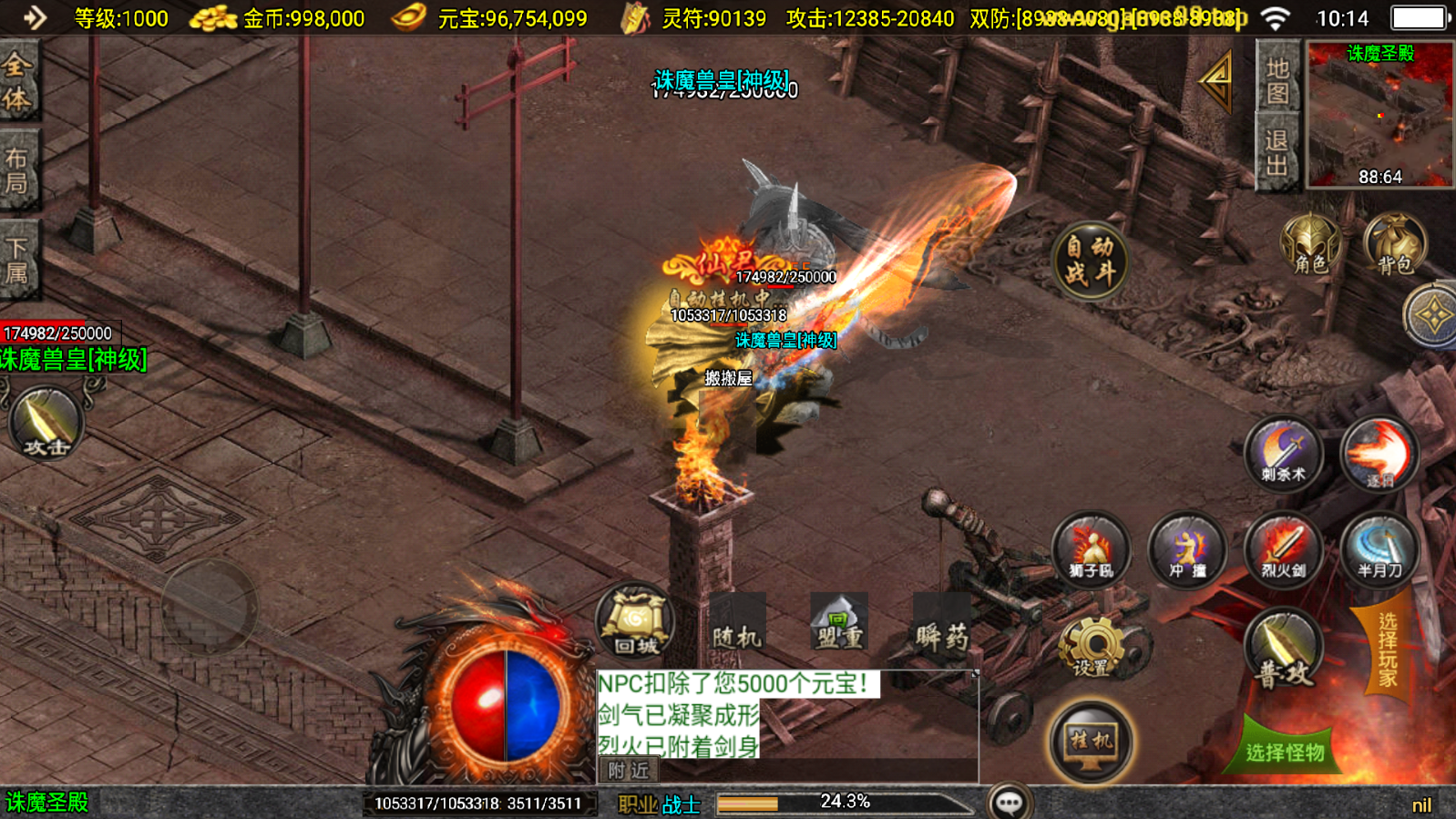Open the chat speech bubble button
The height and width of the screenshot is (819, 1456).
coord(1010,802)
